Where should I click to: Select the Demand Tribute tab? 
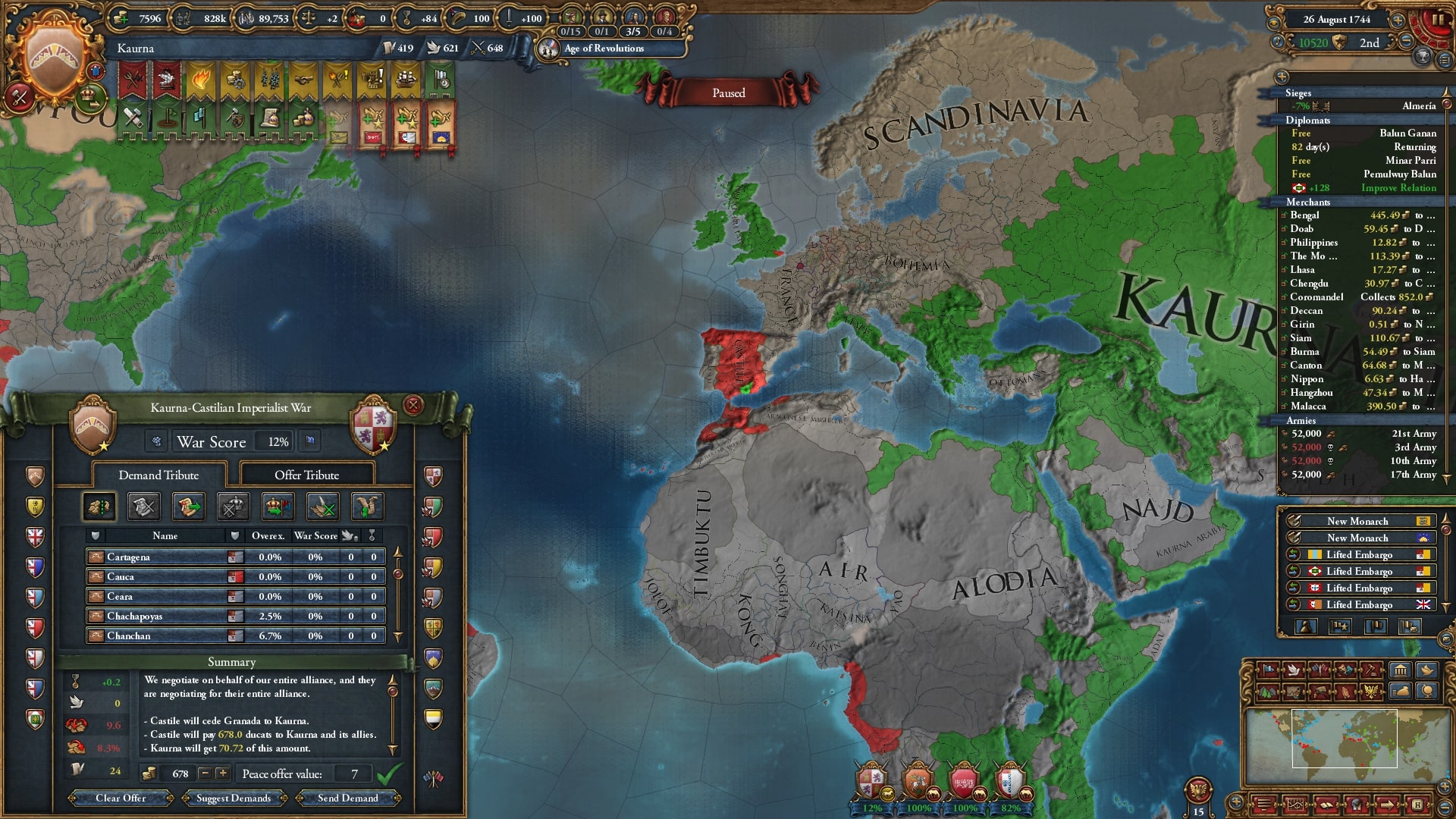click(x=158, y=475)
